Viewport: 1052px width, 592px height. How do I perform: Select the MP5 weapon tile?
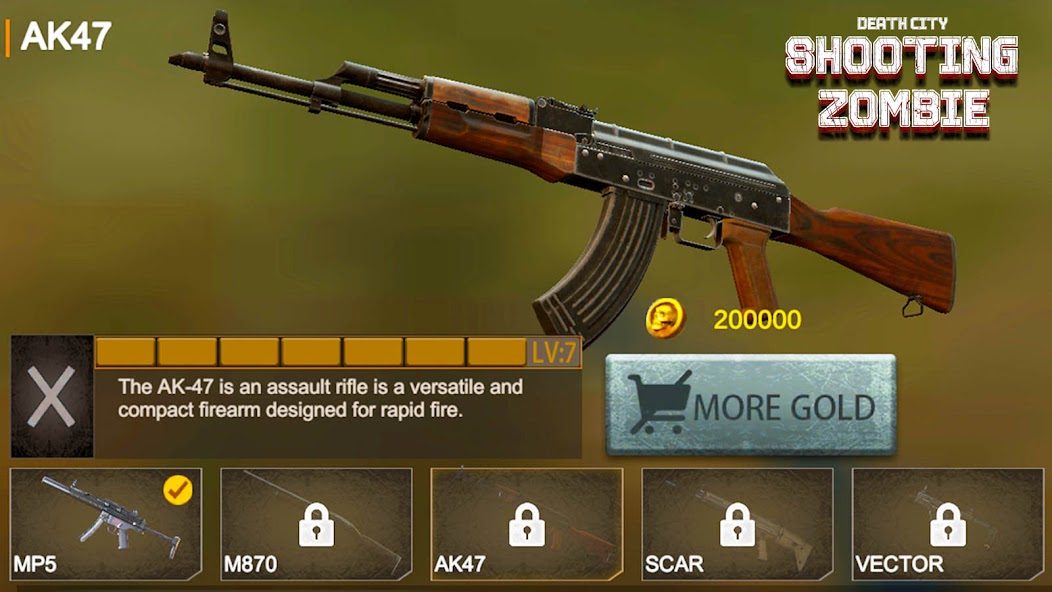pos(106,524)
